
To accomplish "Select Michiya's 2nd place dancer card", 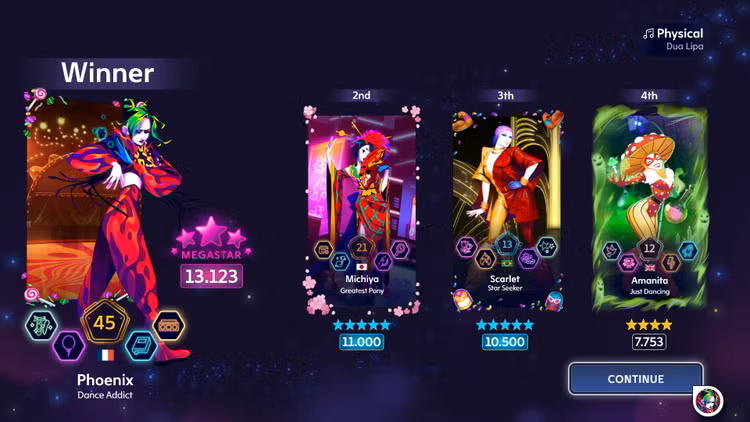I will coord(361,206).
